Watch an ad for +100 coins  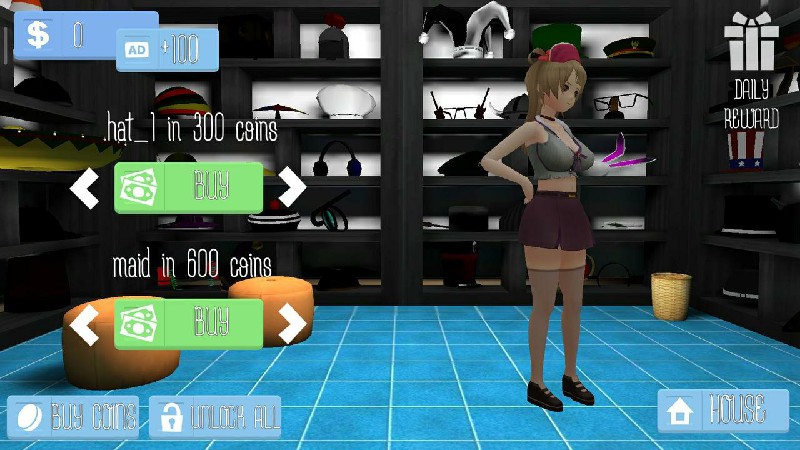[x=167, y=49]
